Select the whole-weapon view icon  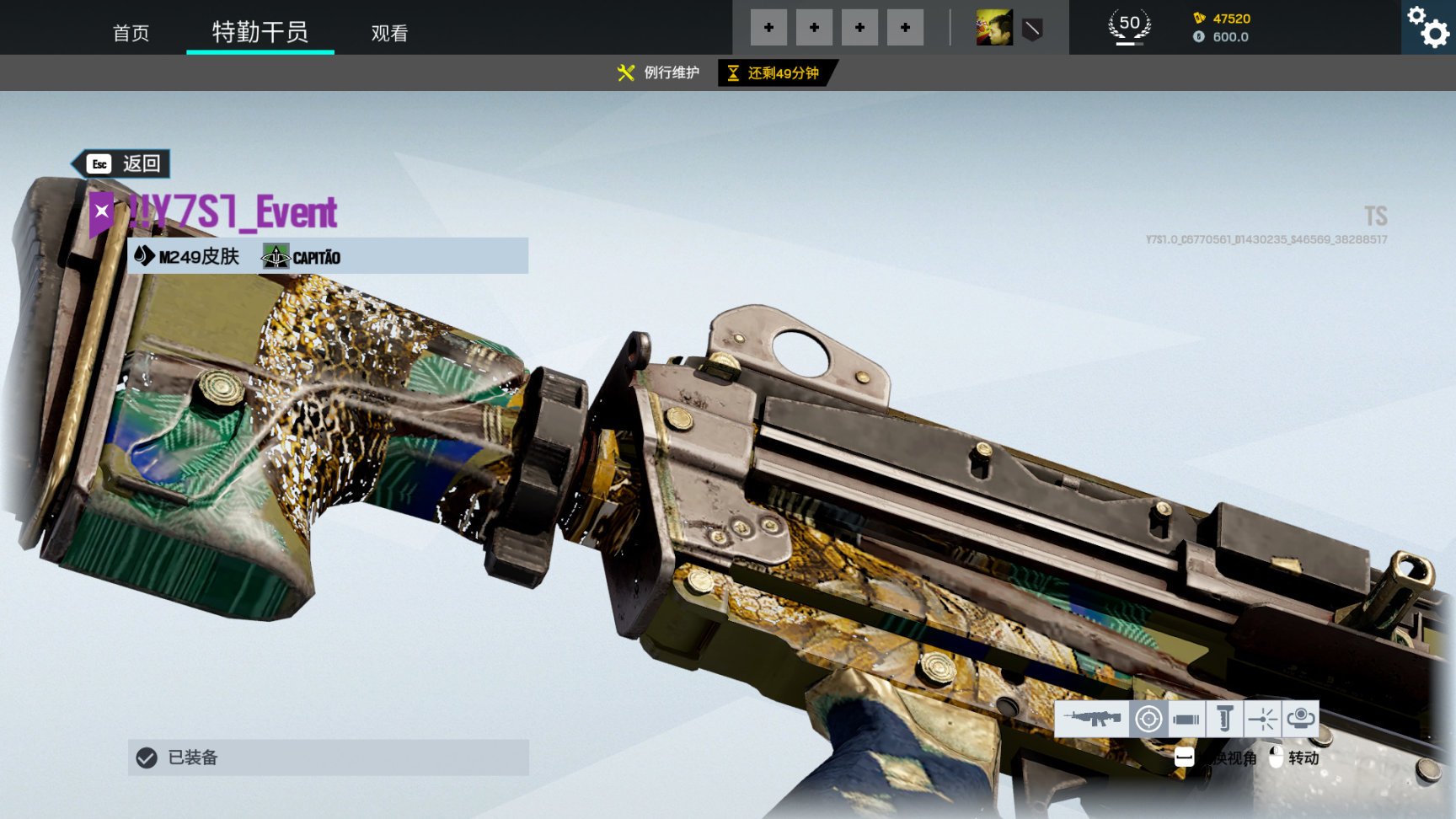[1092, 719]
